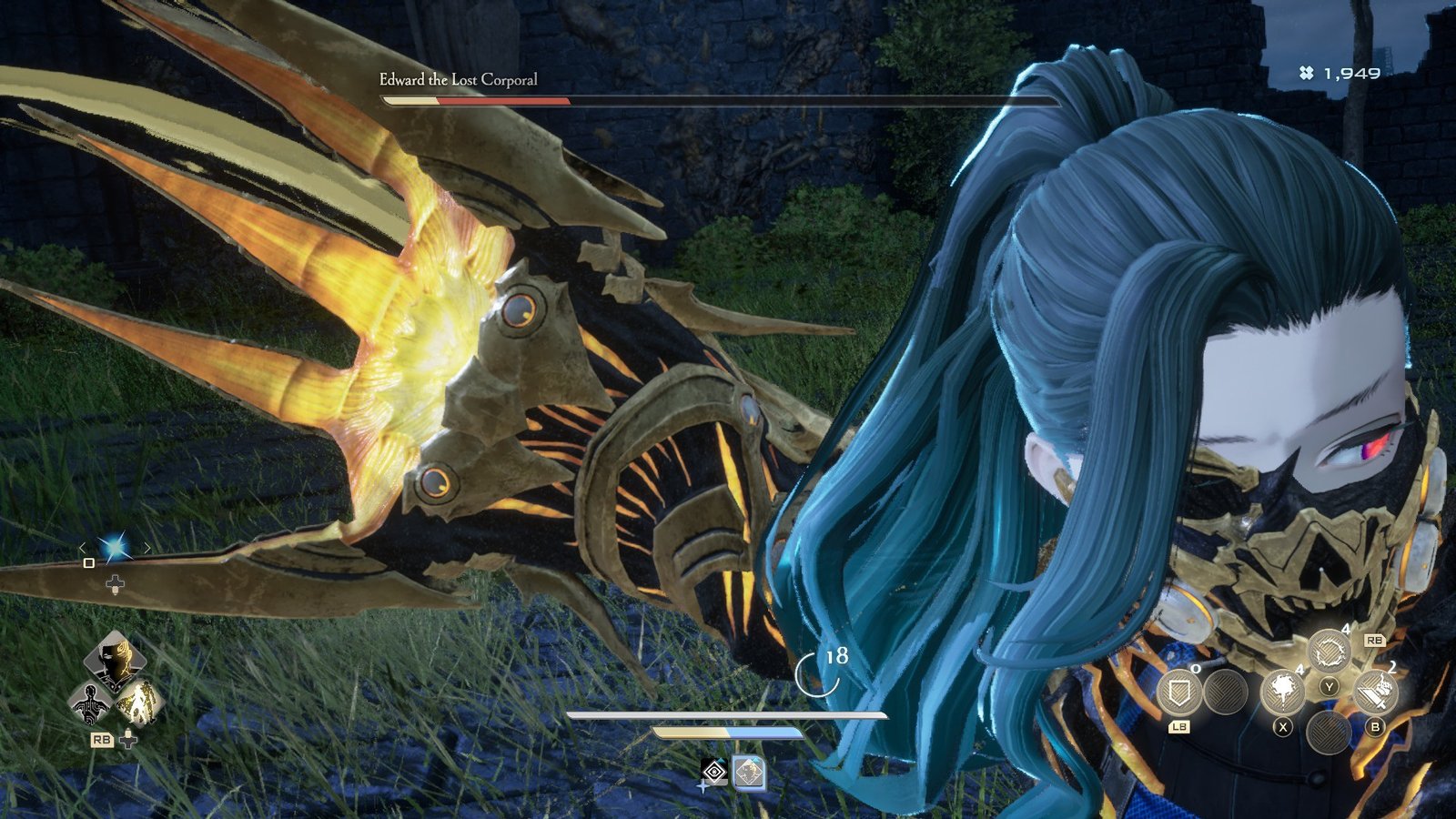Click the glowing blue spark item pickup indicator
The height and width of the screenshot is (819, 1456).
[x=115, y=548]
